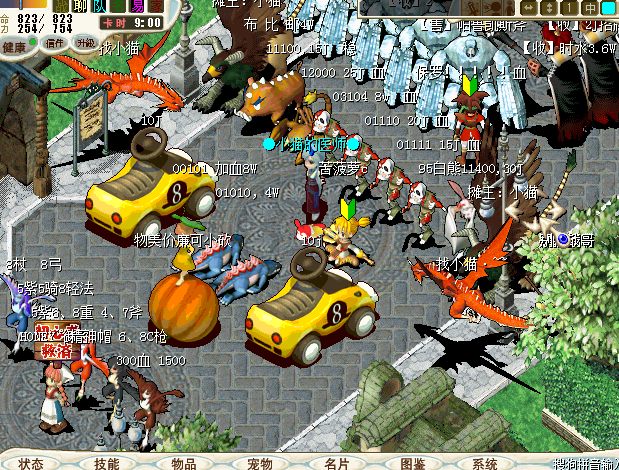Open the 宠物 pets menu
Image resolution: width=619 pixels, height=470 pixels.
[260, 463]
